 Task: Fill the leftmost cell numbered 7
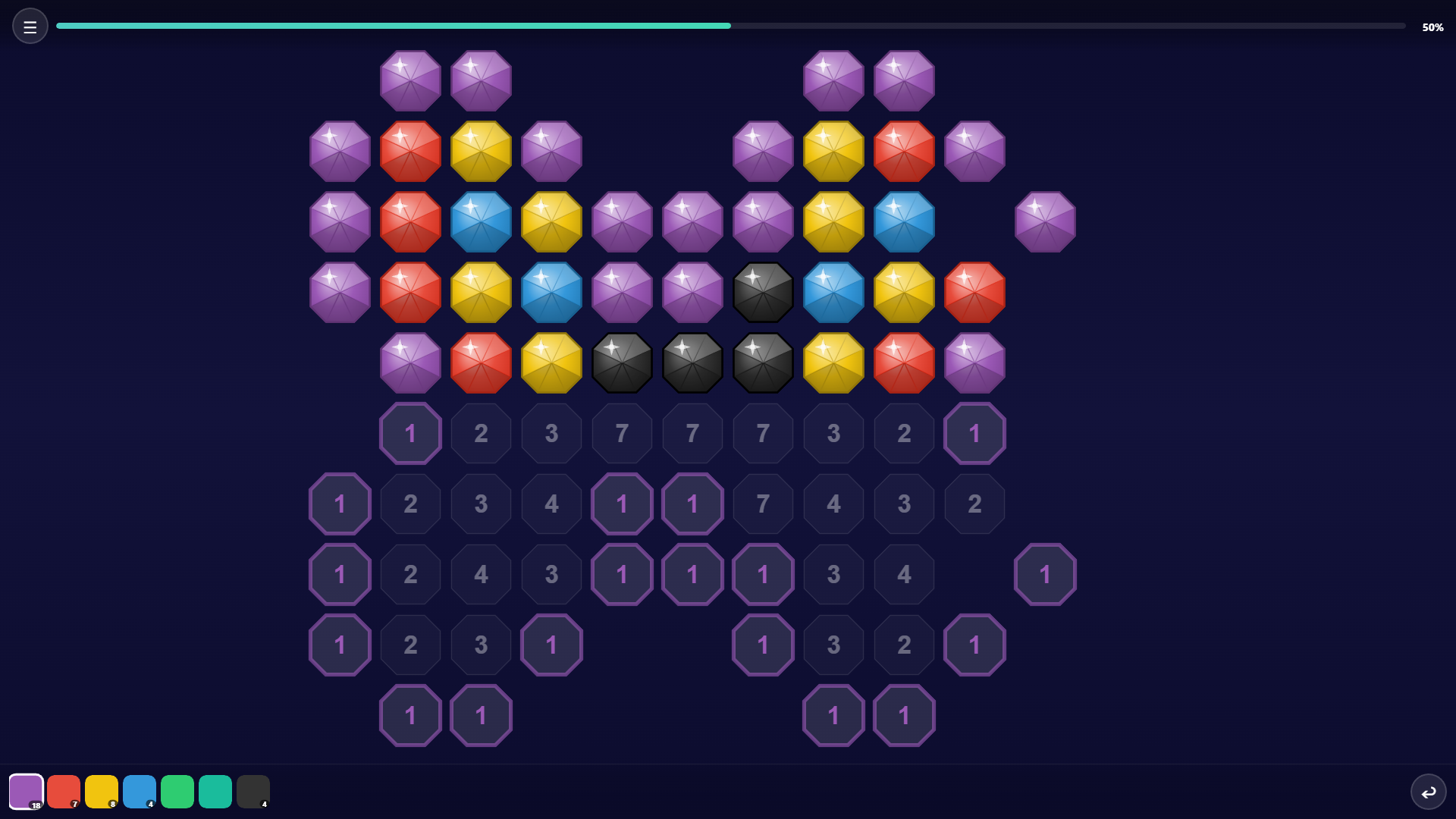[622, 433]
